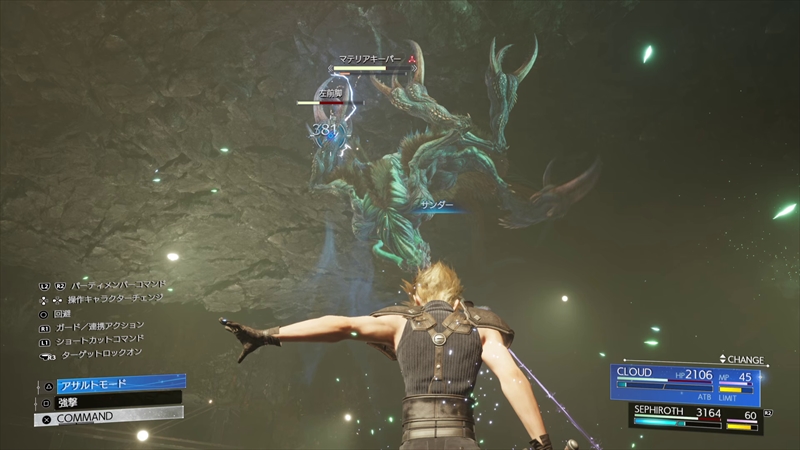Select CLOUD's party status panel

tap(685, 383)
